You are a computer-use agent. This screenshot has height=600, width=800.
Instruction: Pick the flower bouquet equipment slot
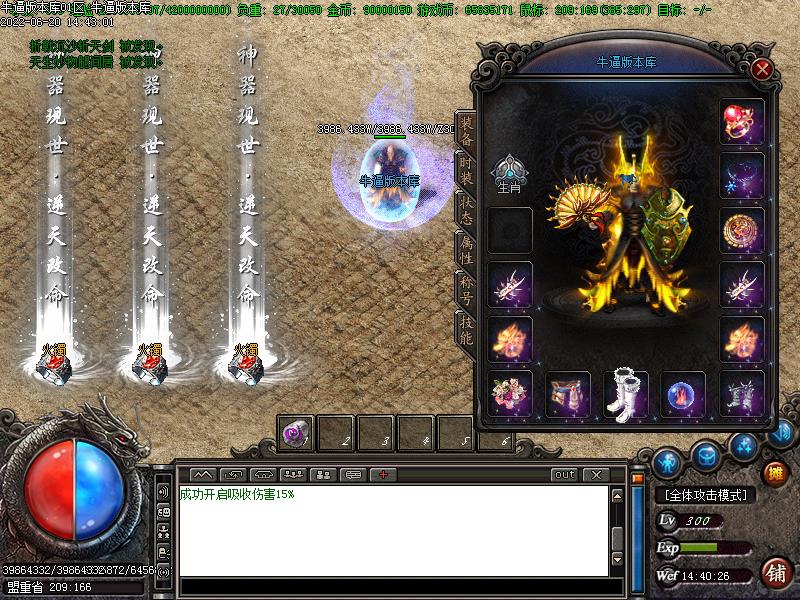pos(510,394)
